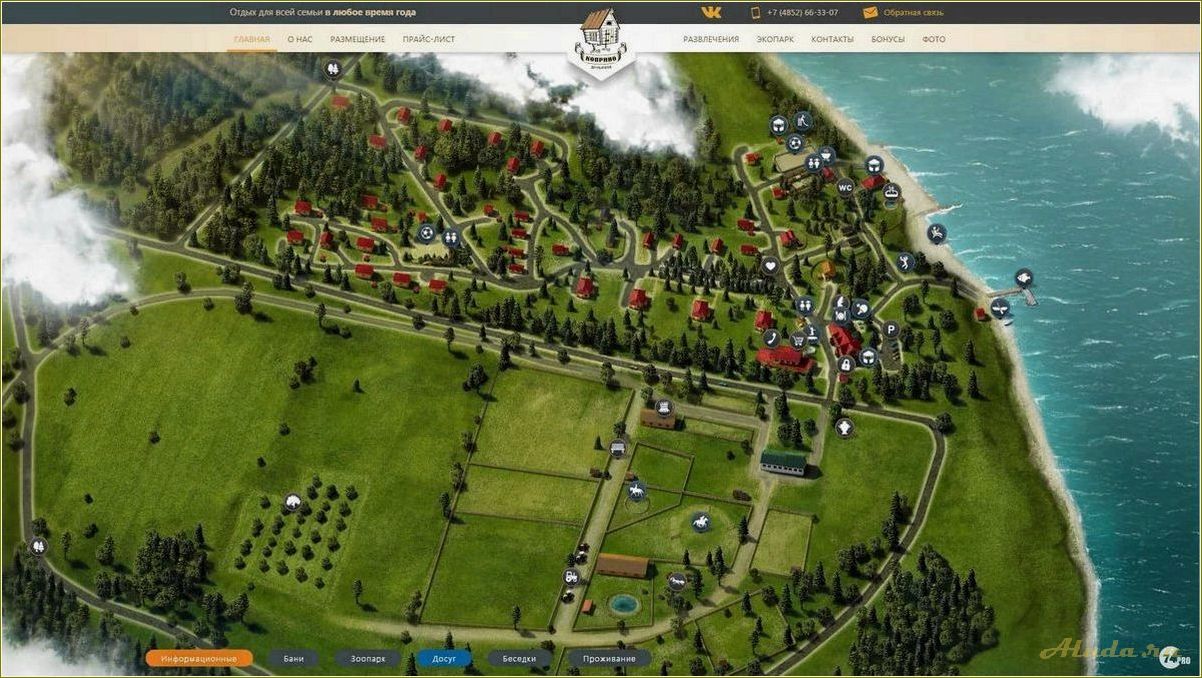The height and width of the screenshot is (678, 1202).
Task: Show the Фото gallery
Action: click(x=933, y=39)
